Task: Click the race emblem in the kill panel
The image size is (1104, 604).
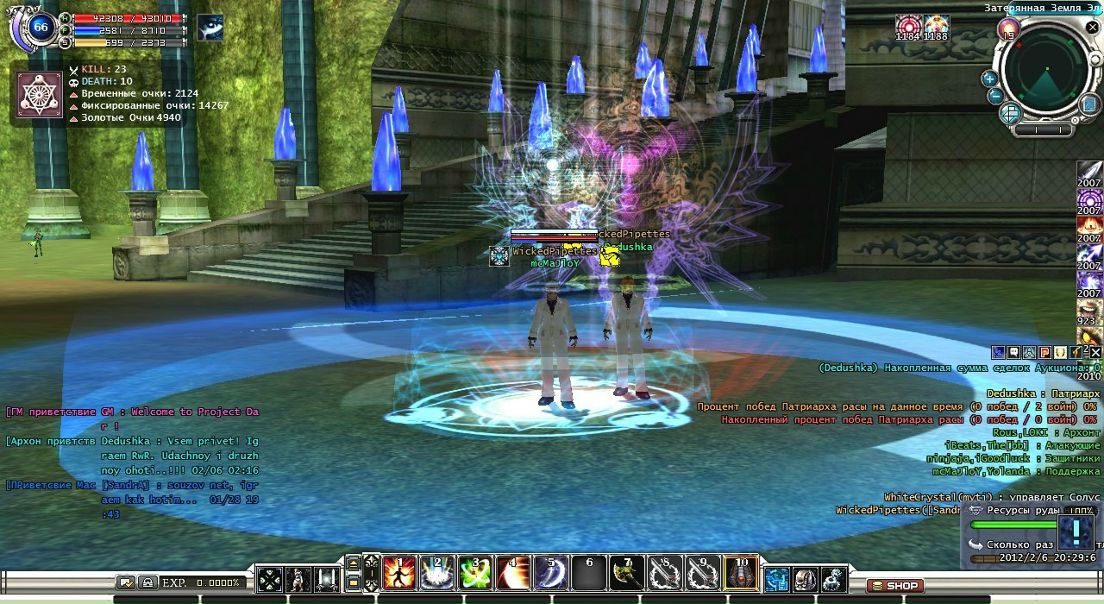Action: pyautogui.click(x=40, y=96)
